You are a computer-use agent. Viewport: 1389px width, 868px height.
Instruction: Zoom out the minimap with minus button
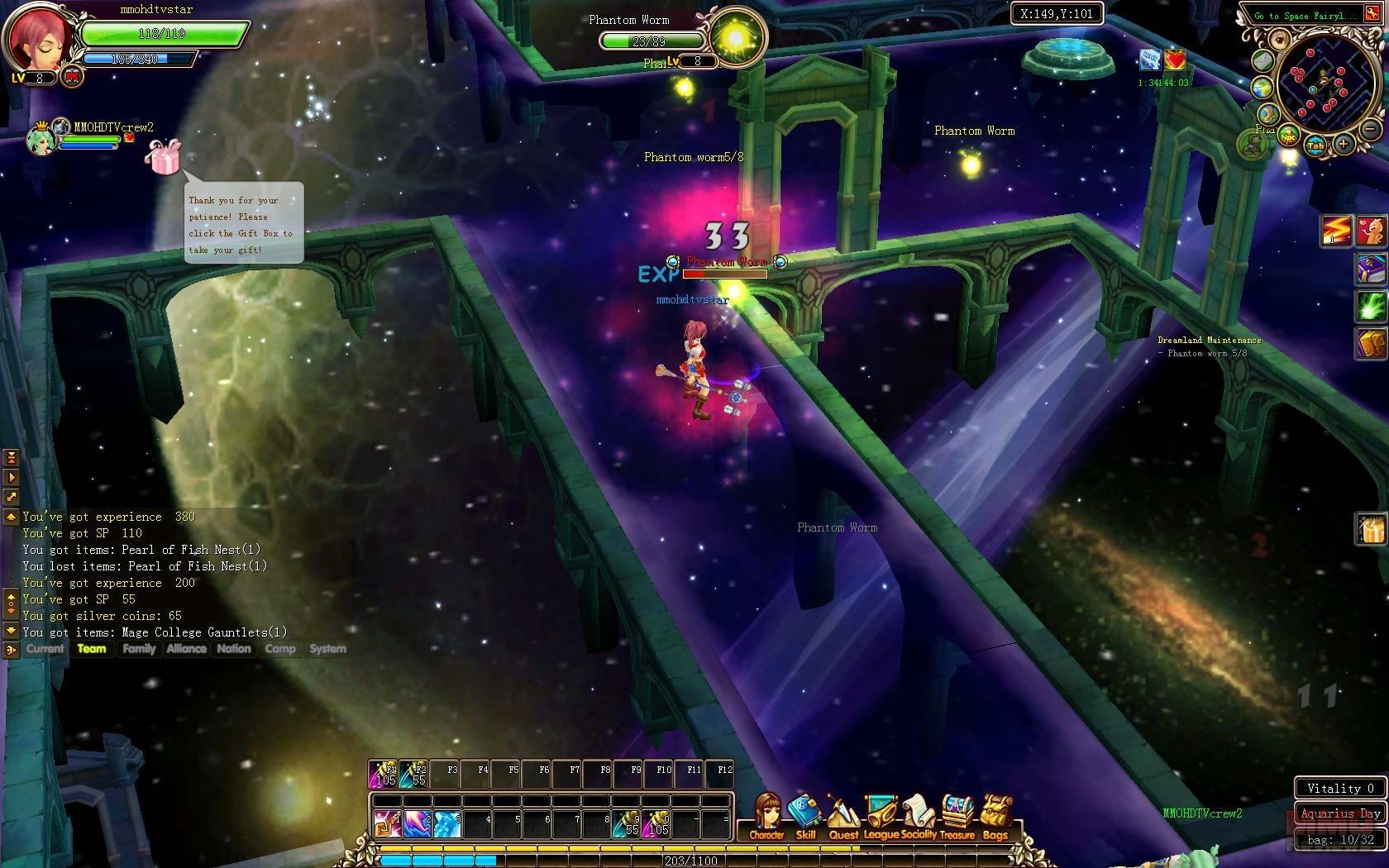(1369, 129)
